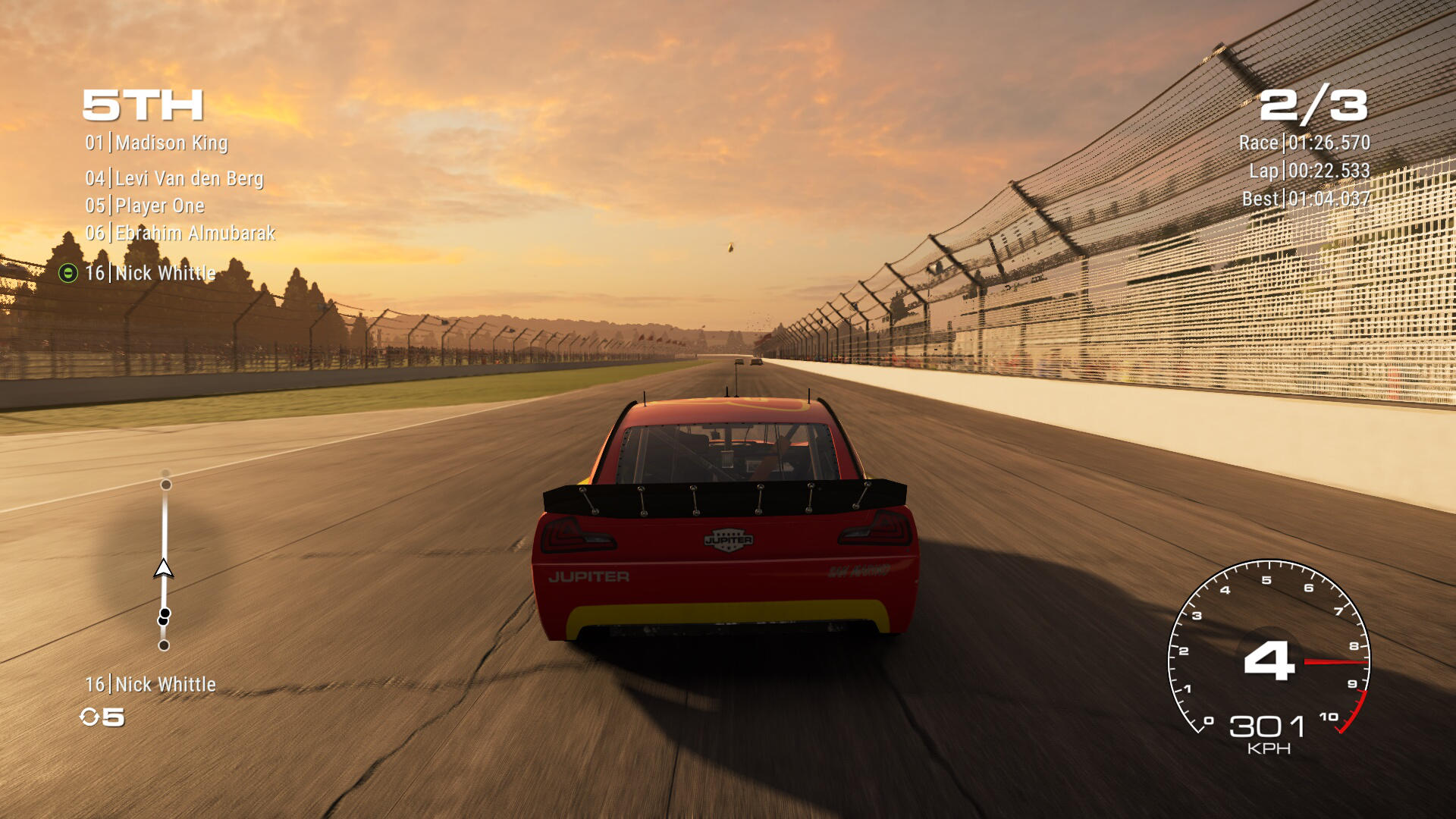Click the player arrow on the track progress bar
Viewport: 1456px width, 819px height.
pyautogui.click(x=164, y=569)
